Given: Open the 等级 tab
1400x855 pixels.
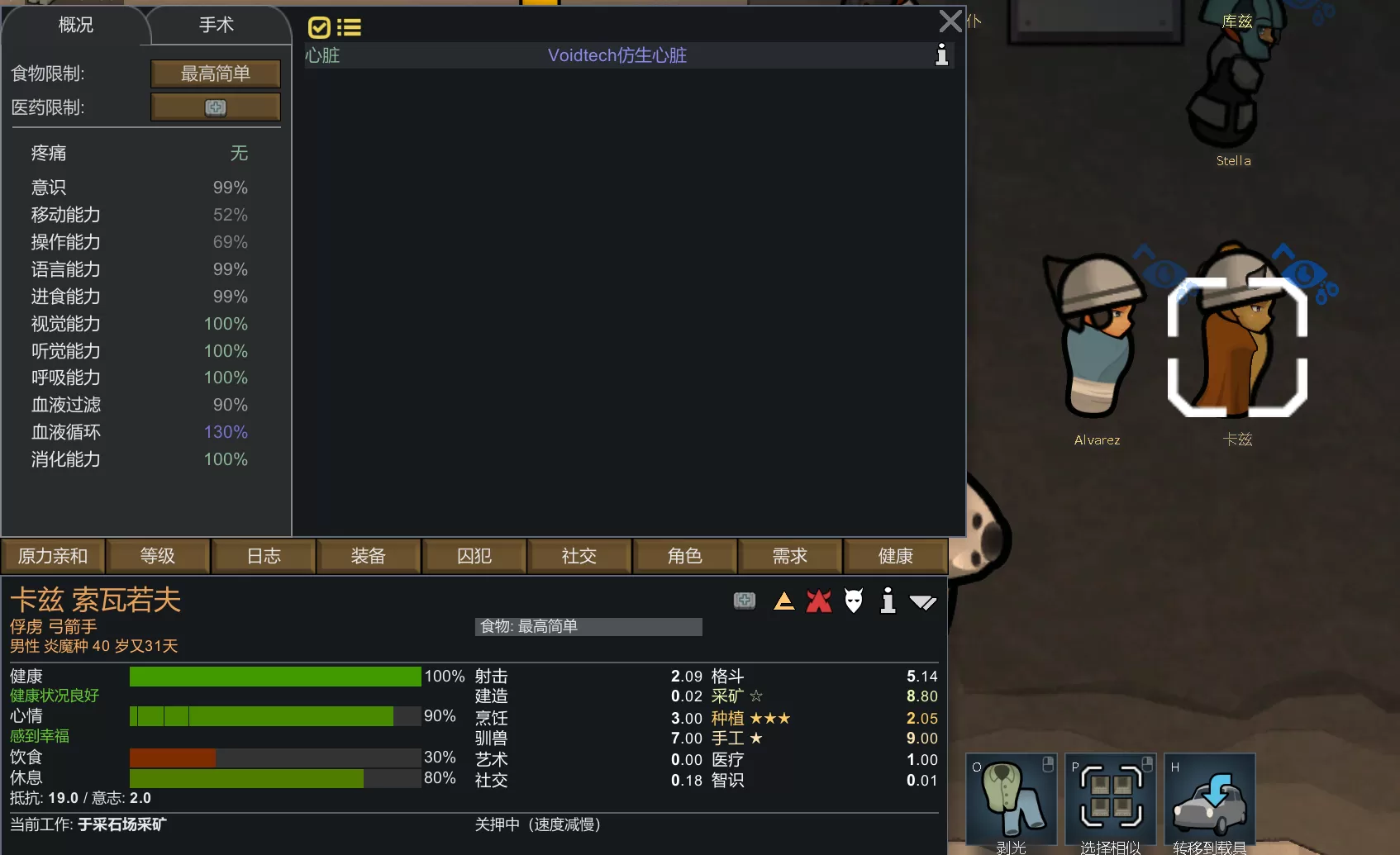Looking at the screenshot, I should click(x=158, y=556).
